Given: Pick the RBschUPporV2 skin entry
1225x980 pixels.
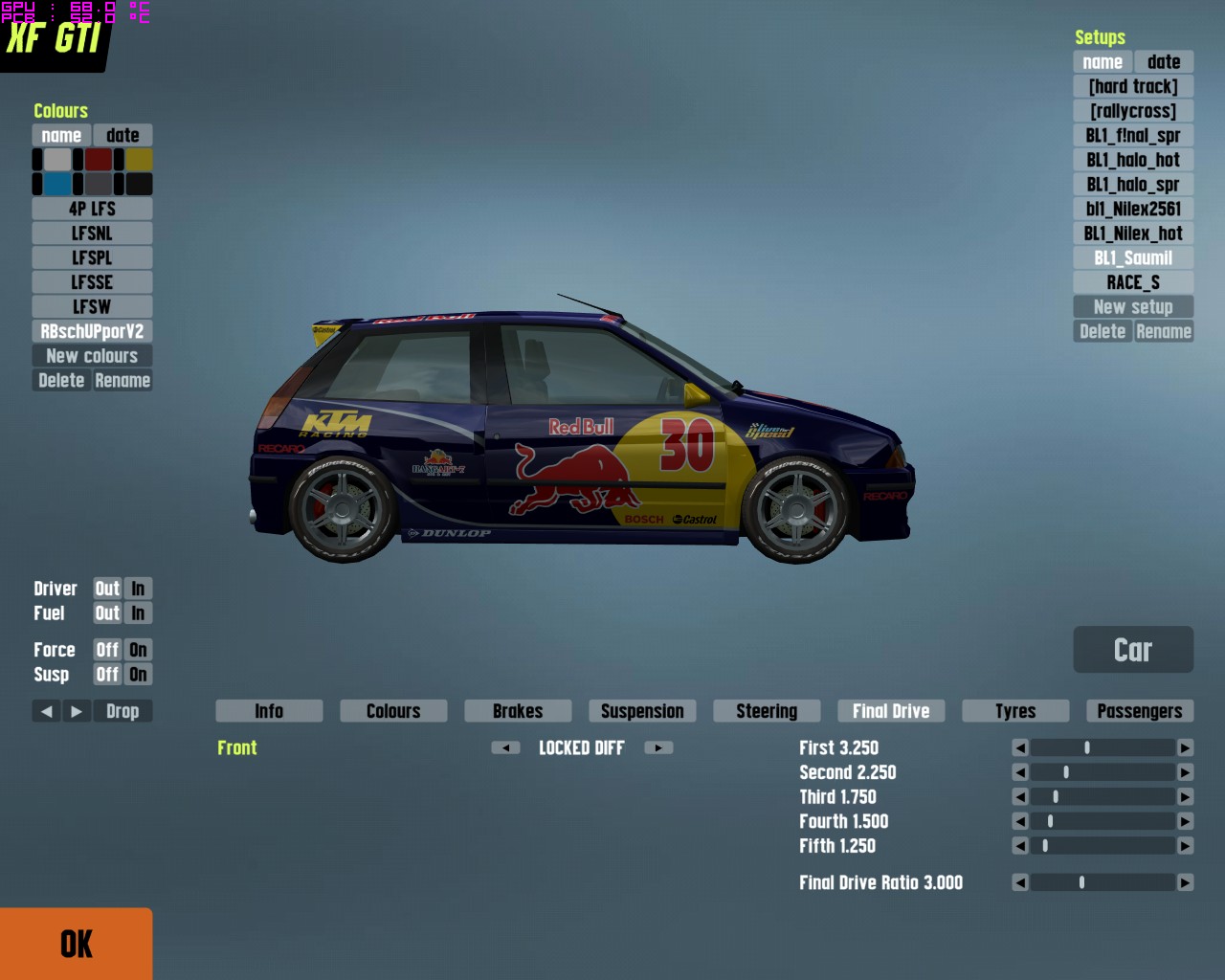Looking at the screenshot, I should point(92,332).
